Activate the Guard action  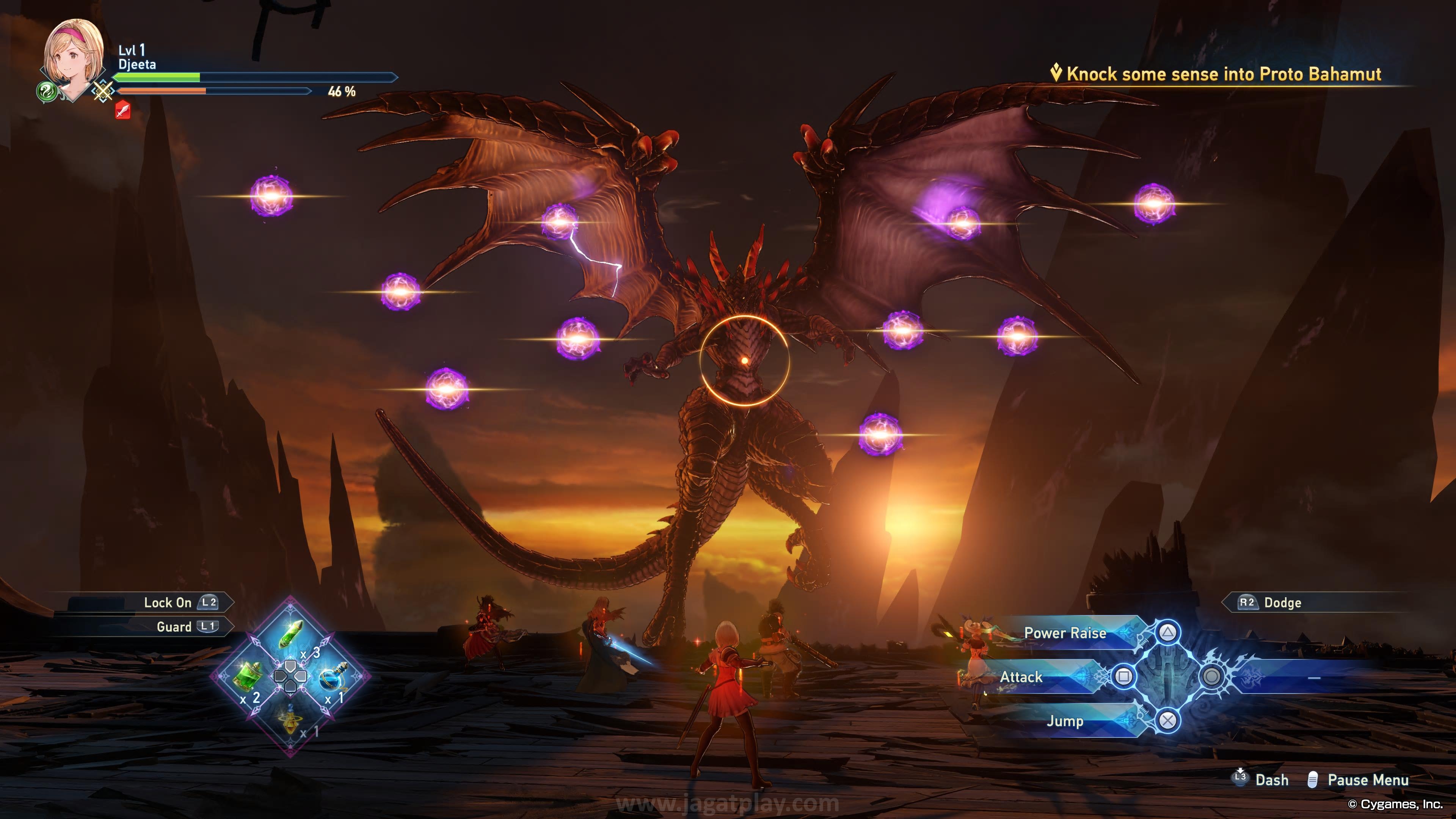click(x=174, y=627)
